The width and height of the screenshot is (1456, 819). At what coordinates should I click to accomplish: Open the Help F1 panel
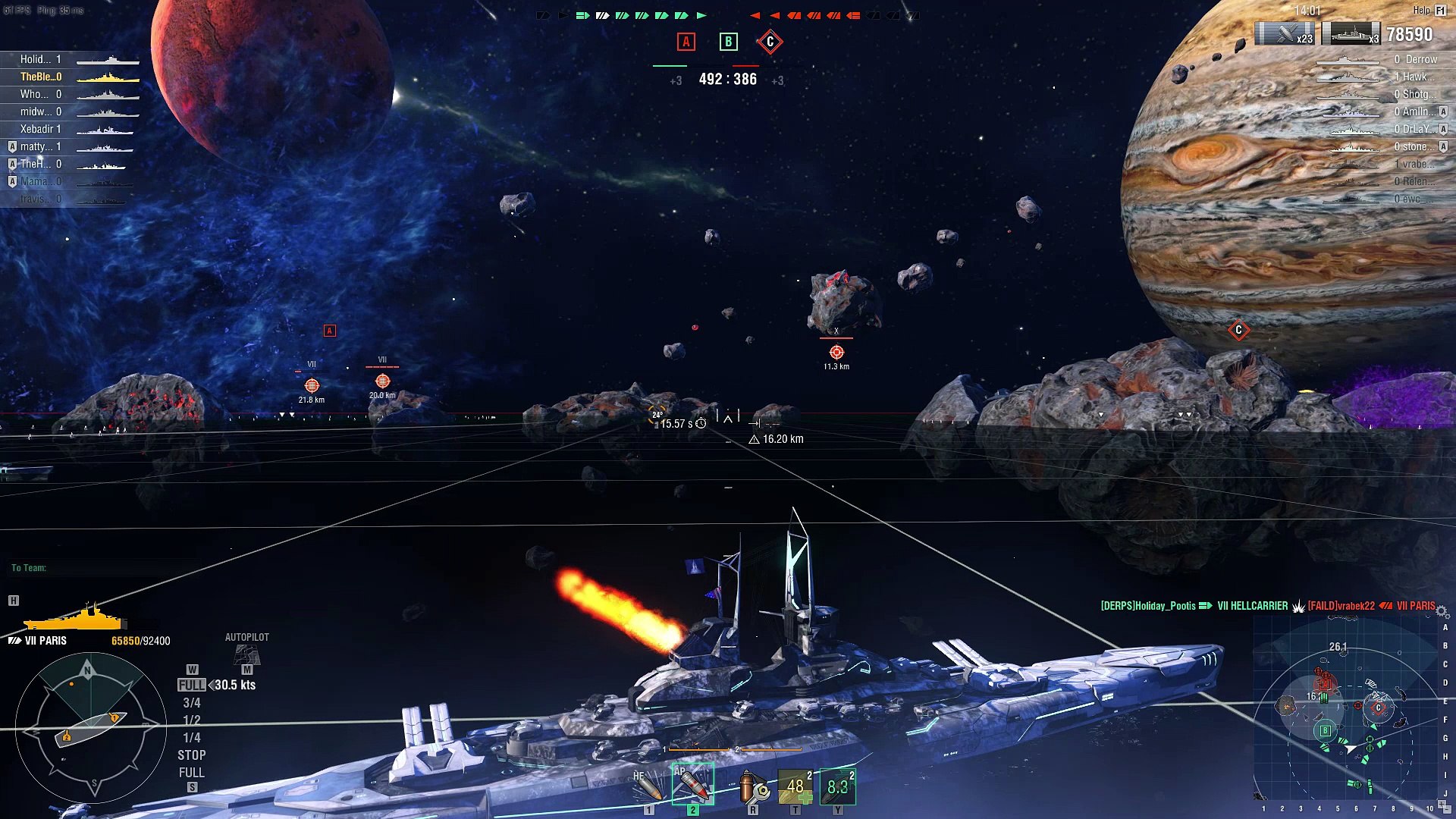click(1430, 10)
